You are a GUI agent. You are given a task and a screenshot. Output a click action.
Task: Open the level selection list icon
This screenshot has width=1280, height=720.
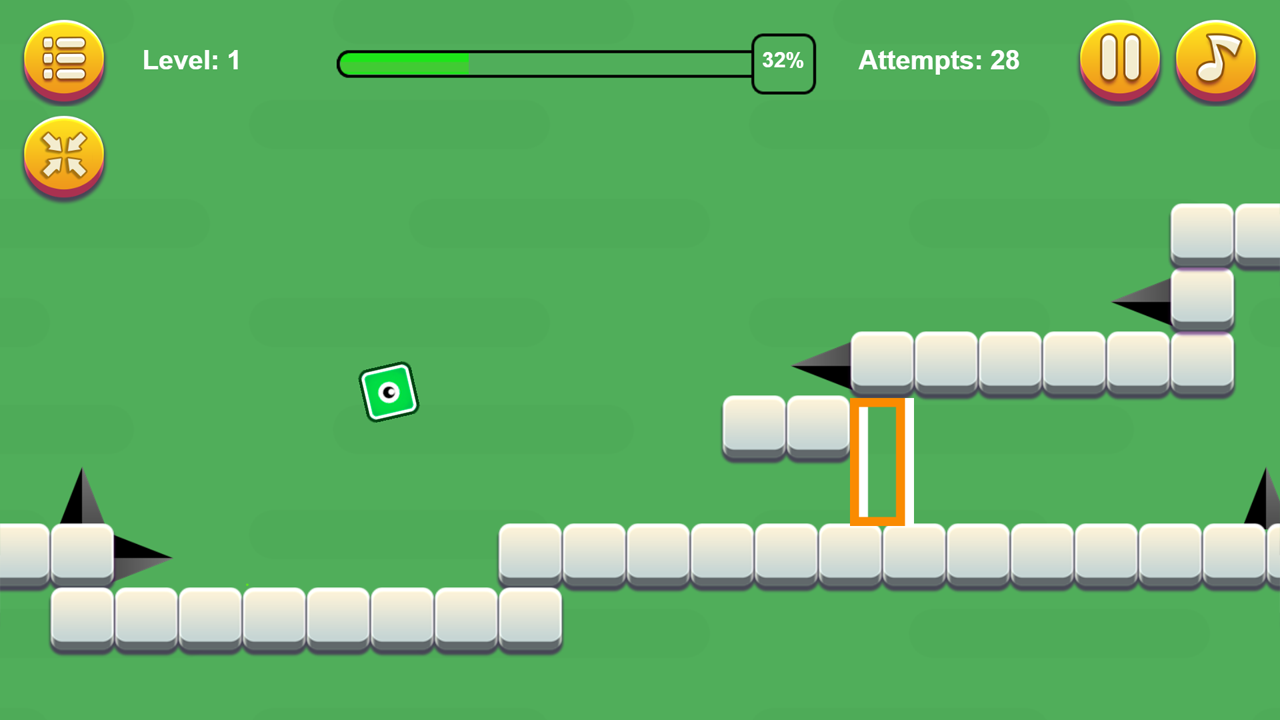coord(63,60)
